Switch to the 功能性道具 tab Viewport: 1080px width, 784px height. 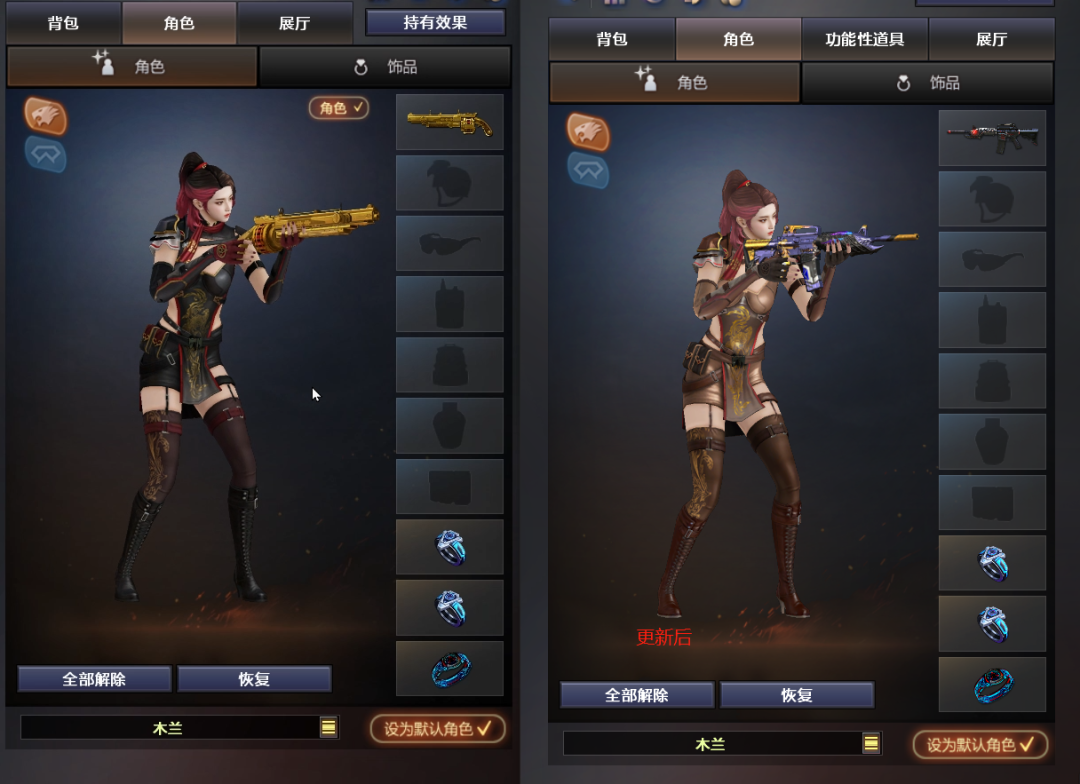coord(864,40)
